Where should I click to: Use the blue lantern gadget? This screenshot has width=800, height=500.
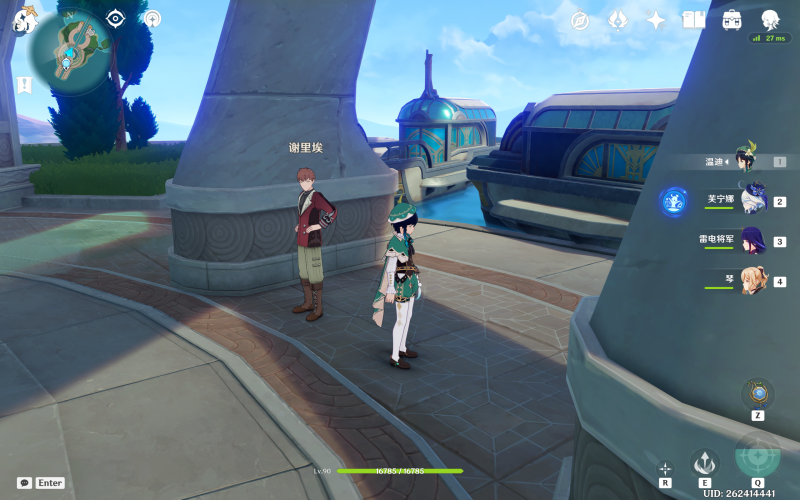758,393
